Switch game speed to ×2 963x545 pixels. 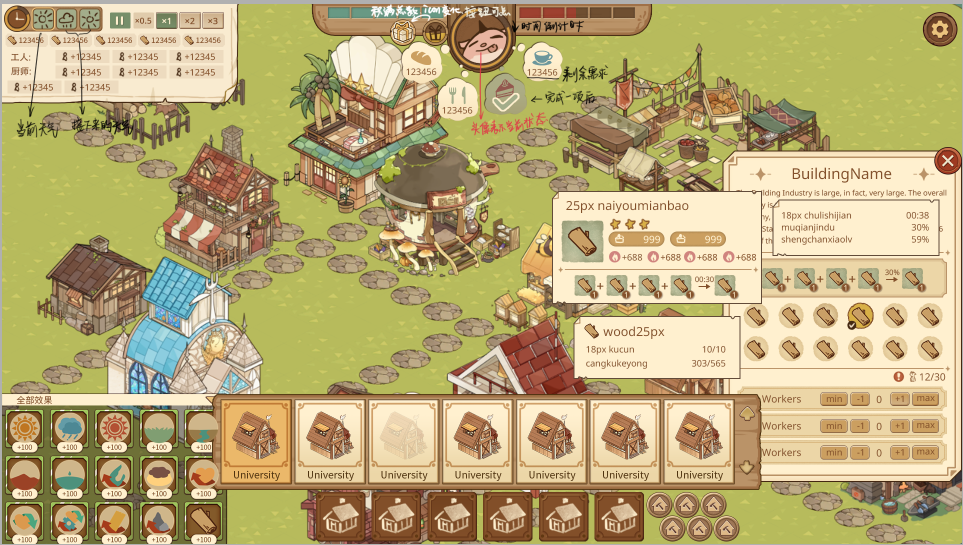click(x=190, y=20)
